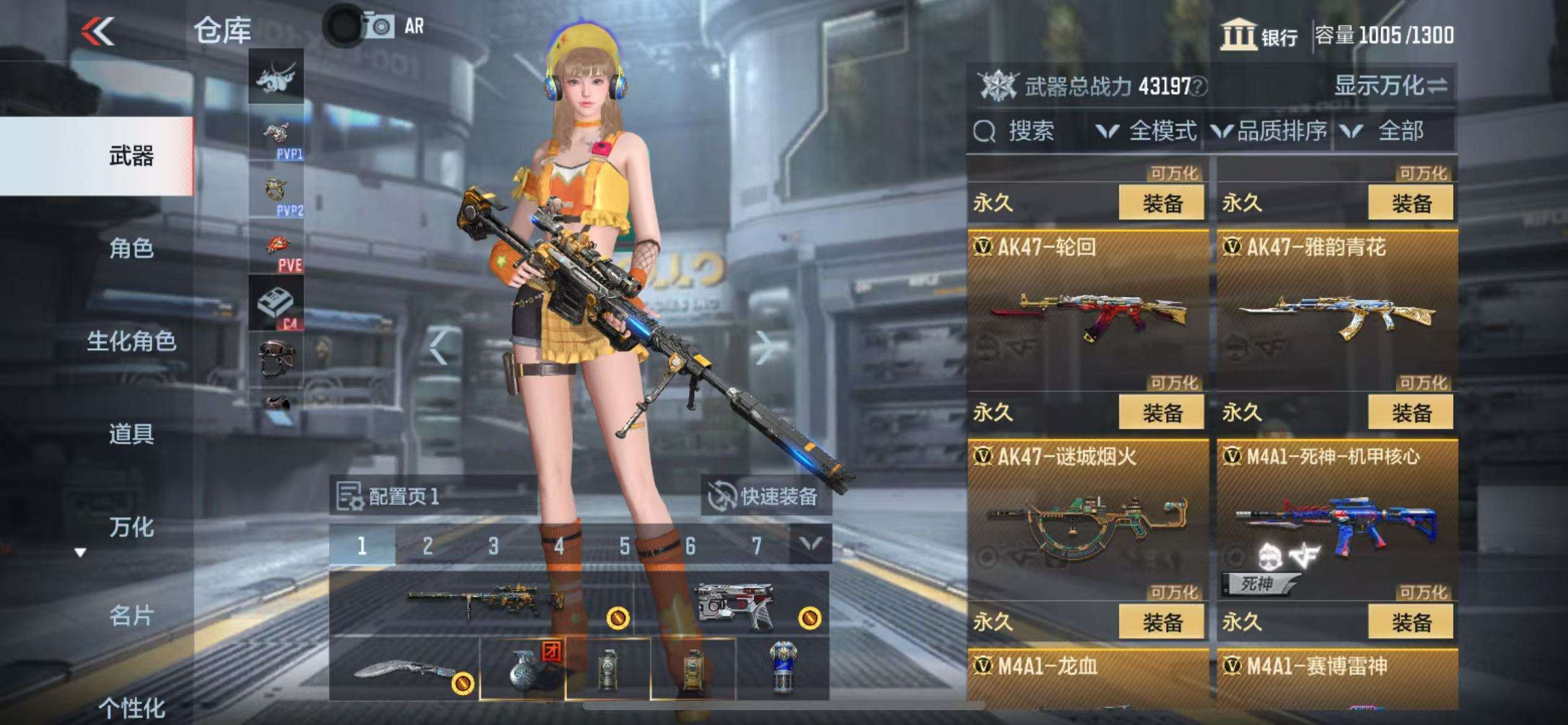Select the AK47-轮回 weapon card
Image resolution: width=1568 pixels, height=725 pixels.
tap(1087, 310)
